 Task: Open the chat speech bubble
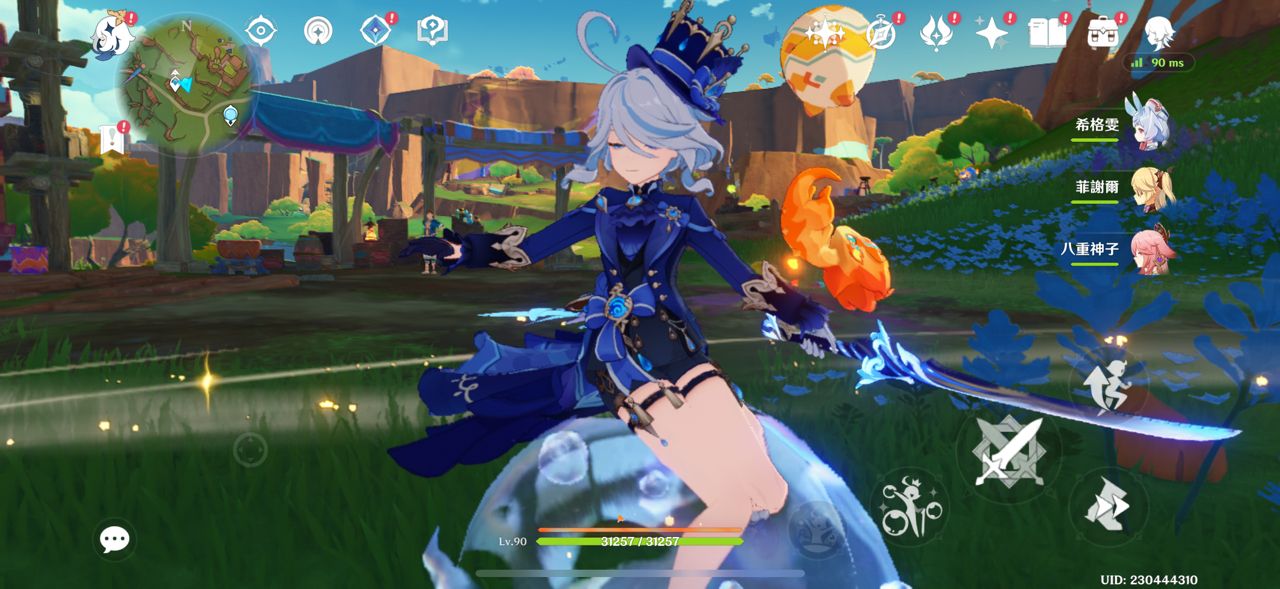click(115, 540)
